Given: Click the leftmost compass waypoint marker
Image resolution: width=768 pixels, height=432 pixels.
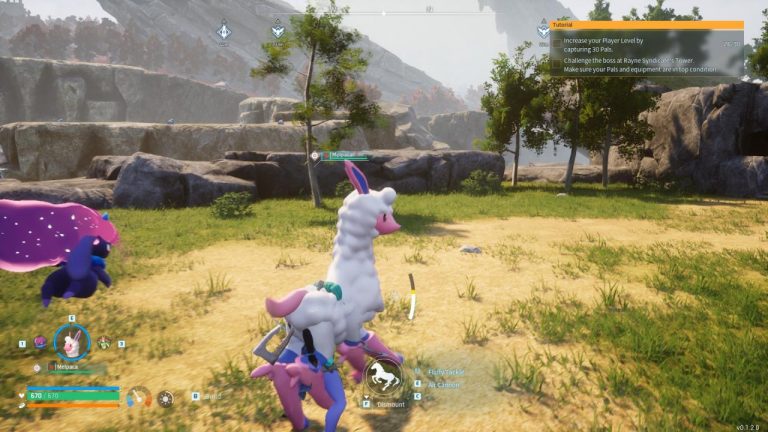Looking at the screenshot, I should tap(223, 31).
